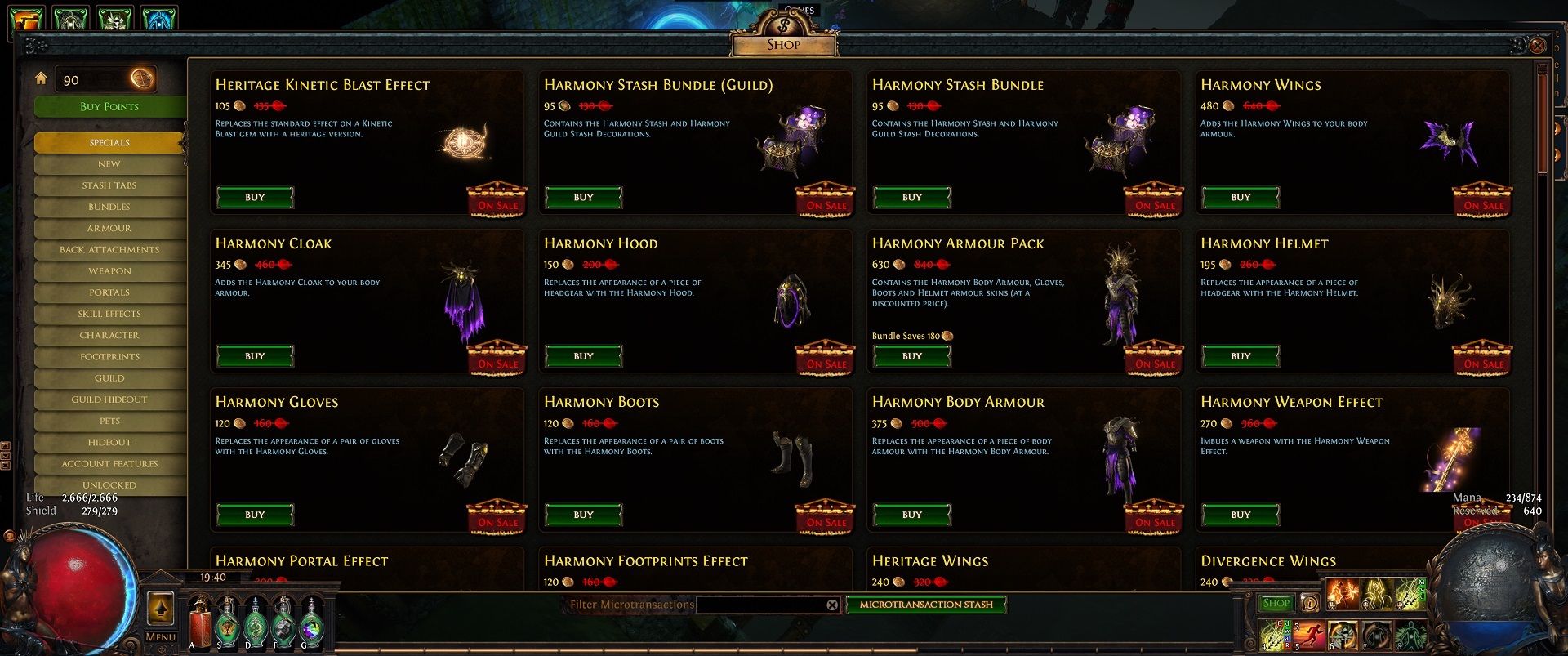Open the Microtransaction Stash
This screenshot has width=1568, height=656.
[x=926, y=605]
